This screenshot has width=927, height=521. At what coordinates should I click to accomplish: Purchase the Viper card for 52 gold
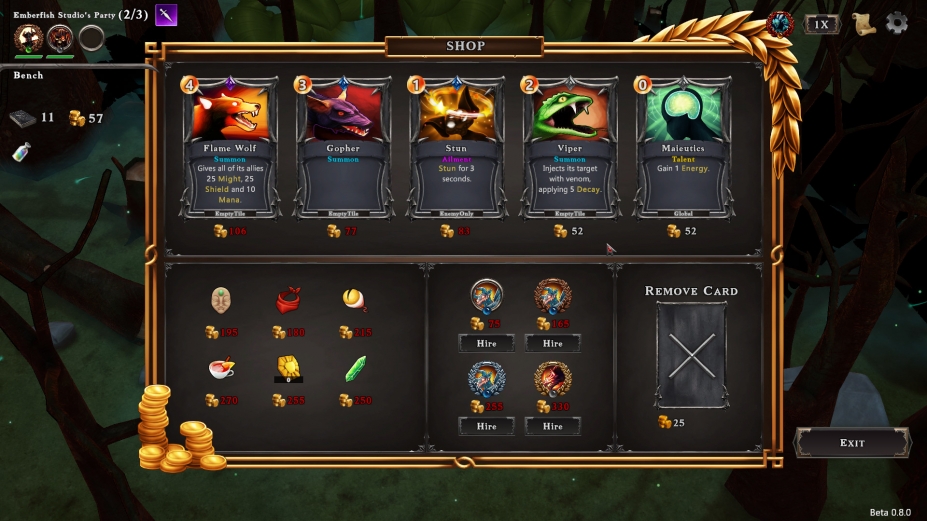[569, 147]
